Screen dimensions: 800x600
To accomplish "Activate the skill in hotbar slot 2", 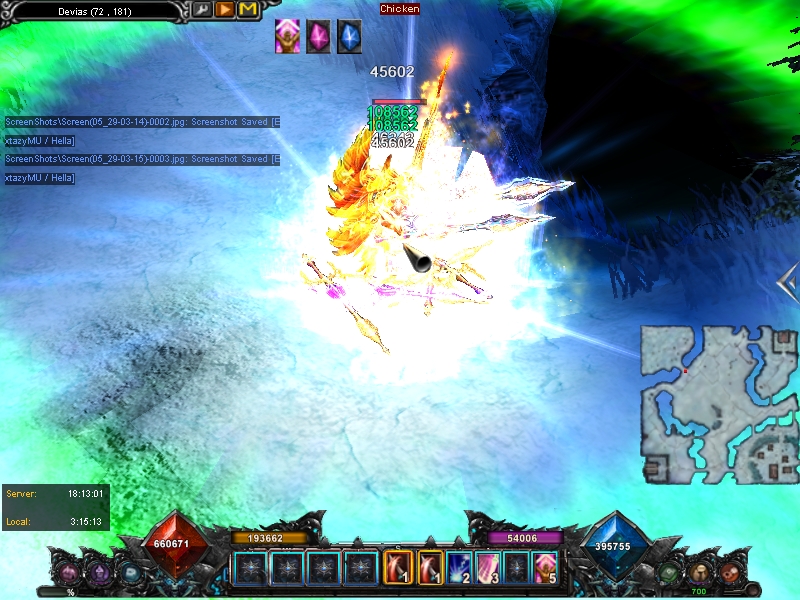I will (x=459, y=567).
